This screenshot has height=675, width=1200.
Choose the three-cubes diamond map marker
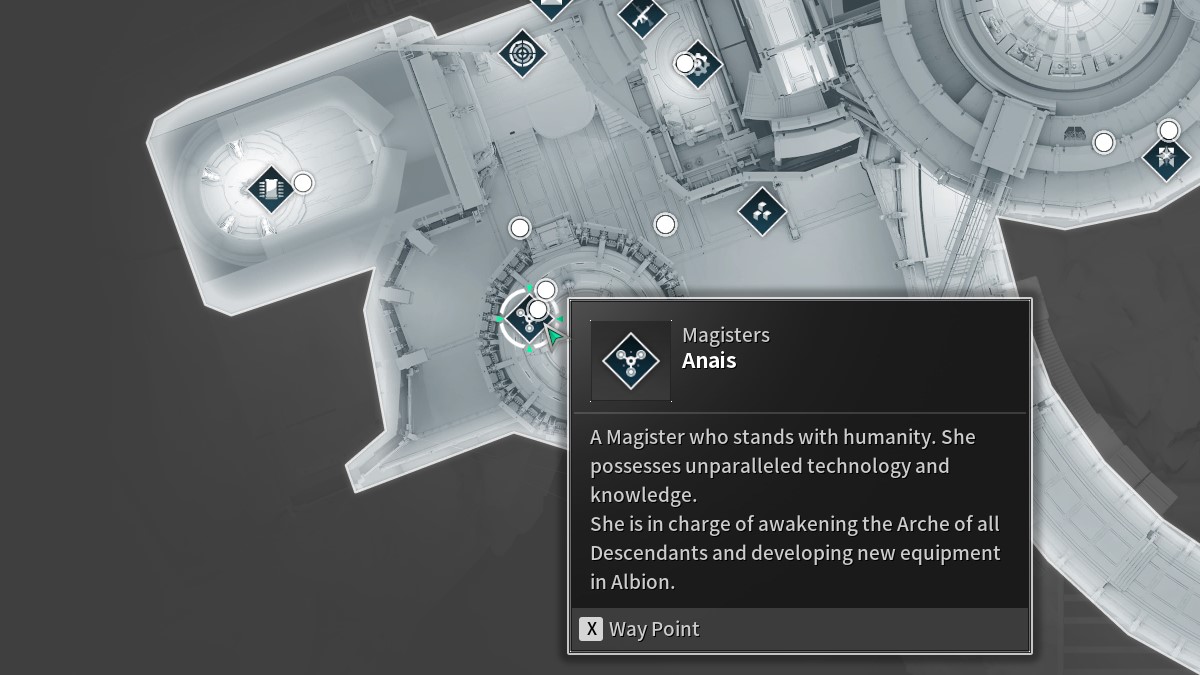click(762, 211)
